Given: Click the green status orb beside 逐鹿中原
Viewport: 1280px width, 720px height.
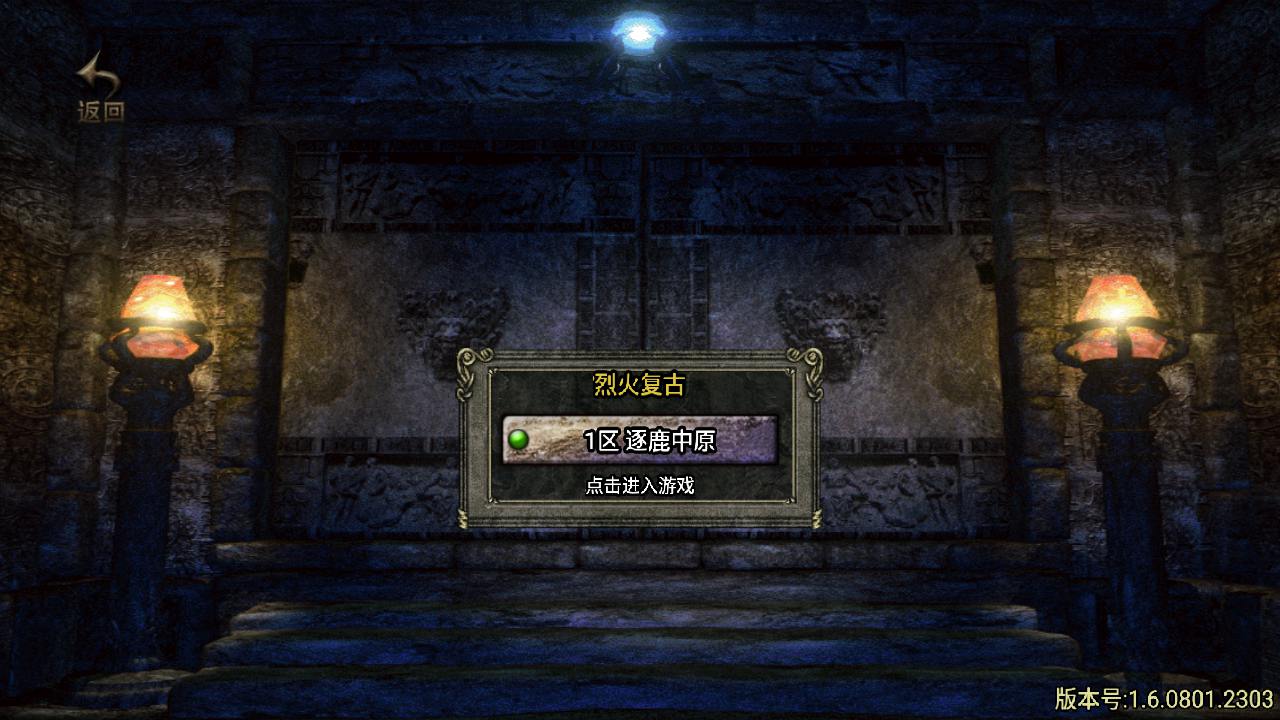Looking at the screenshot, I should (x=517, y=438).
